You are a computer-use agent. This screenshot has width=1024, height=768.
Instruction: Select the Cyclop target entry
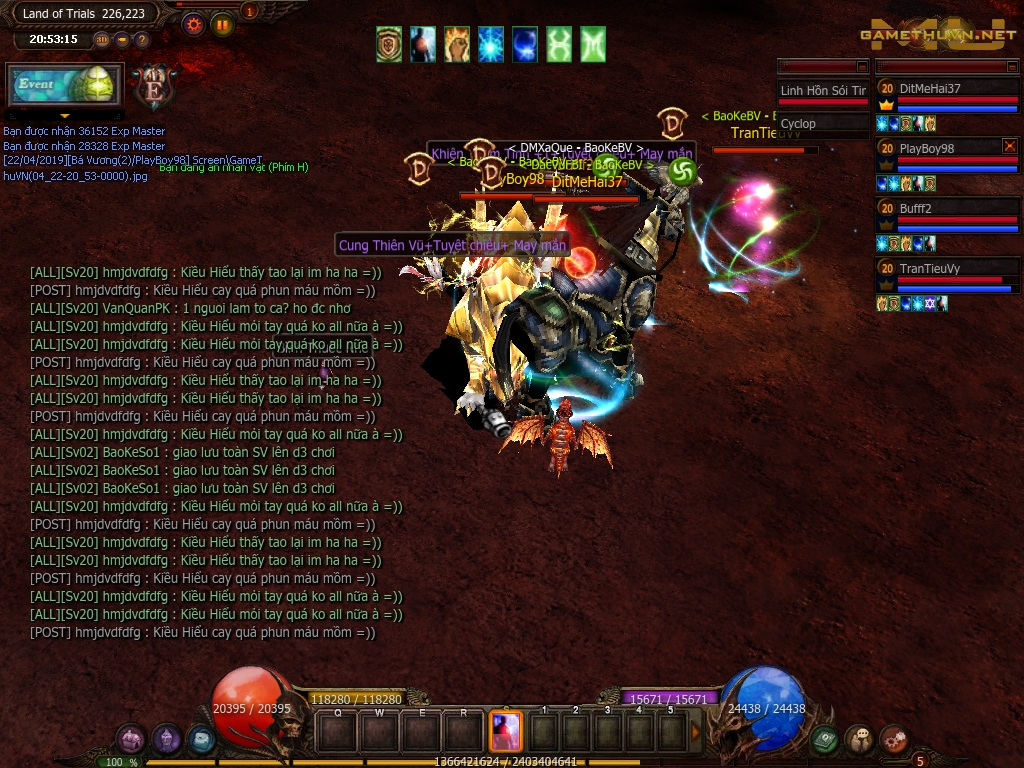tap(822, 124)
